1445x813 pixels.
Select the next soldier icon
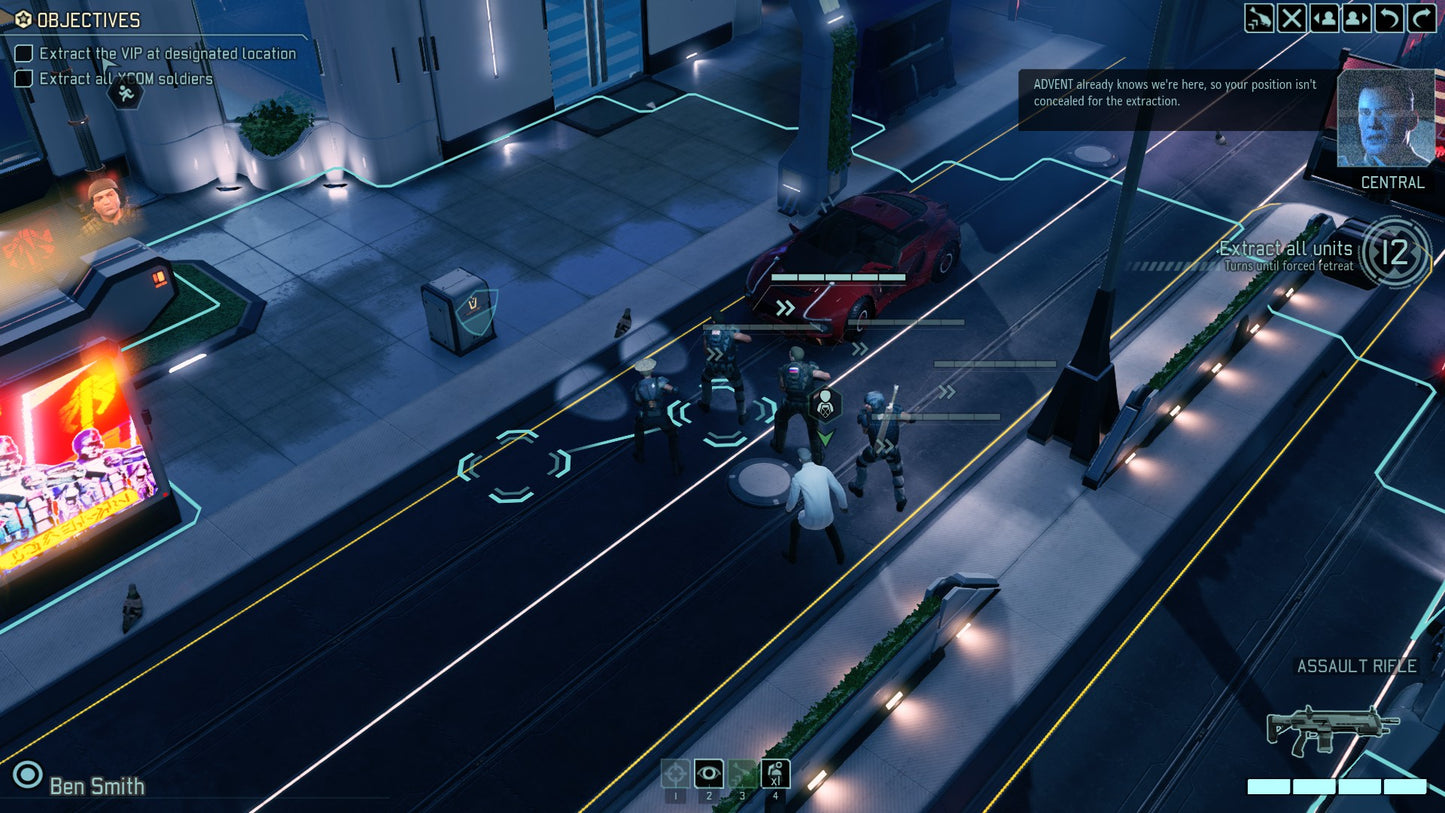point(1356,18)
